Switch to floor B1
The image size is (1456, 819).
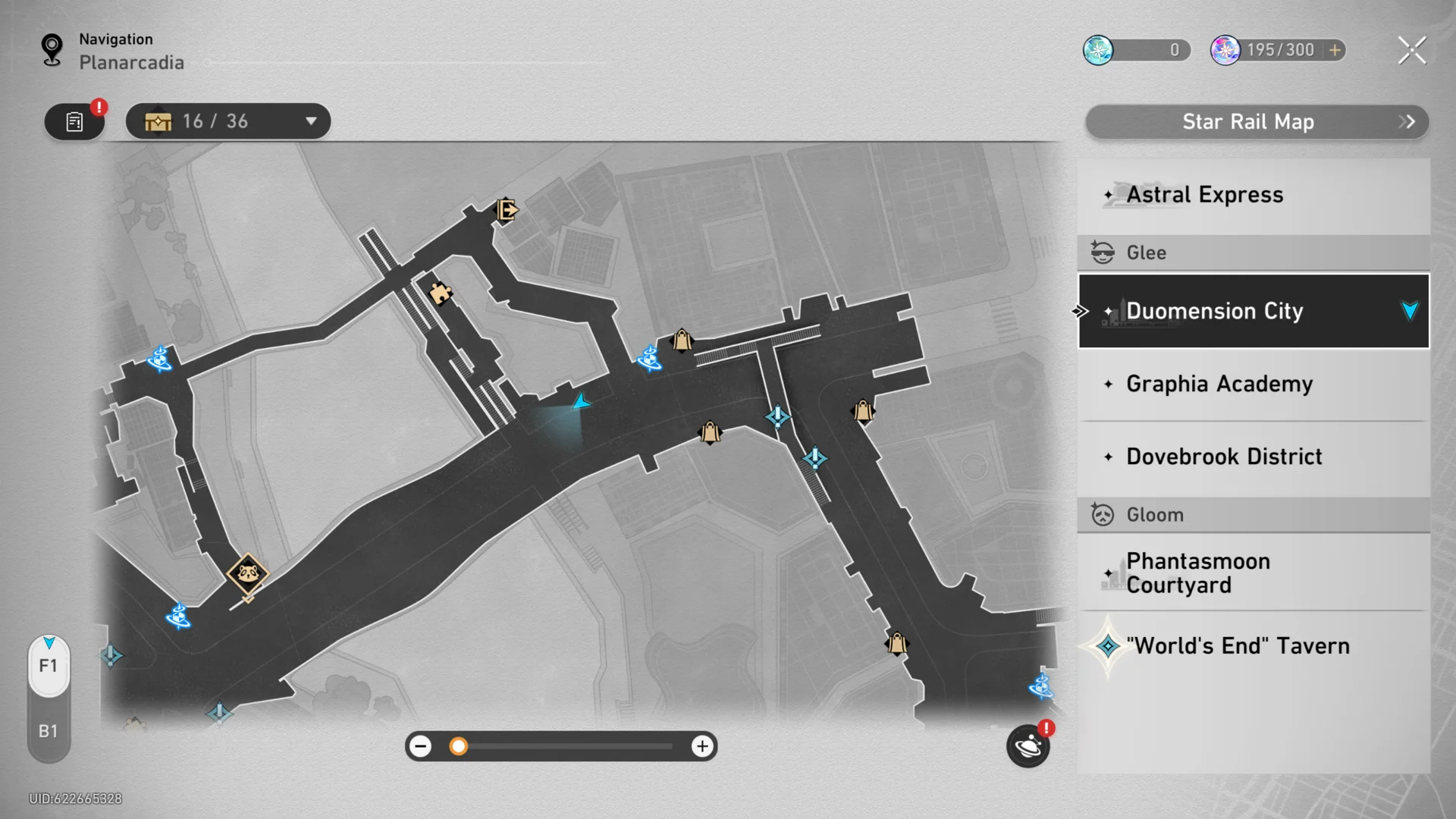(49, 730)
